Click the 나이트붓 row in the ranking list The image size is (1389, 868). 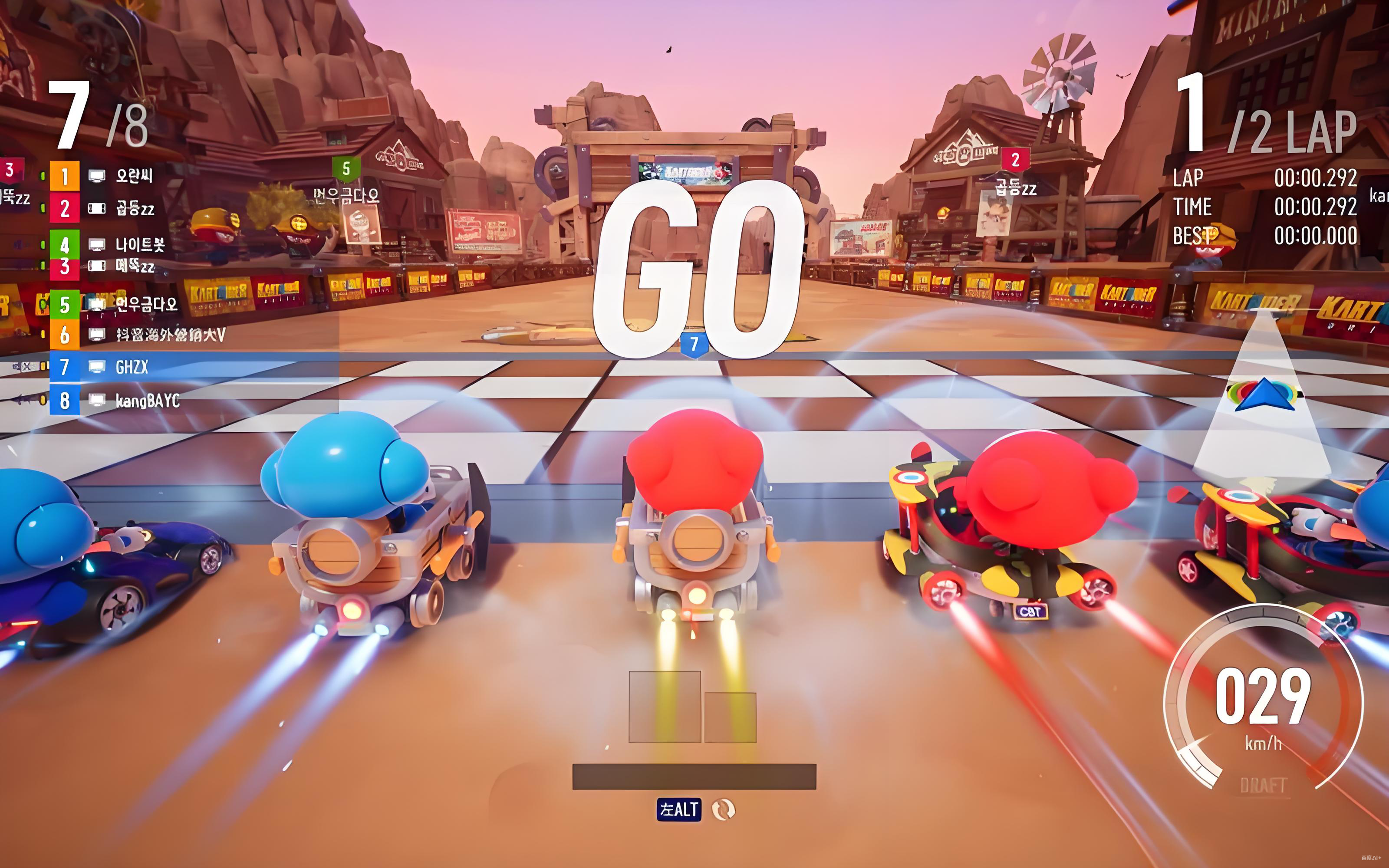tap(139, 245)
